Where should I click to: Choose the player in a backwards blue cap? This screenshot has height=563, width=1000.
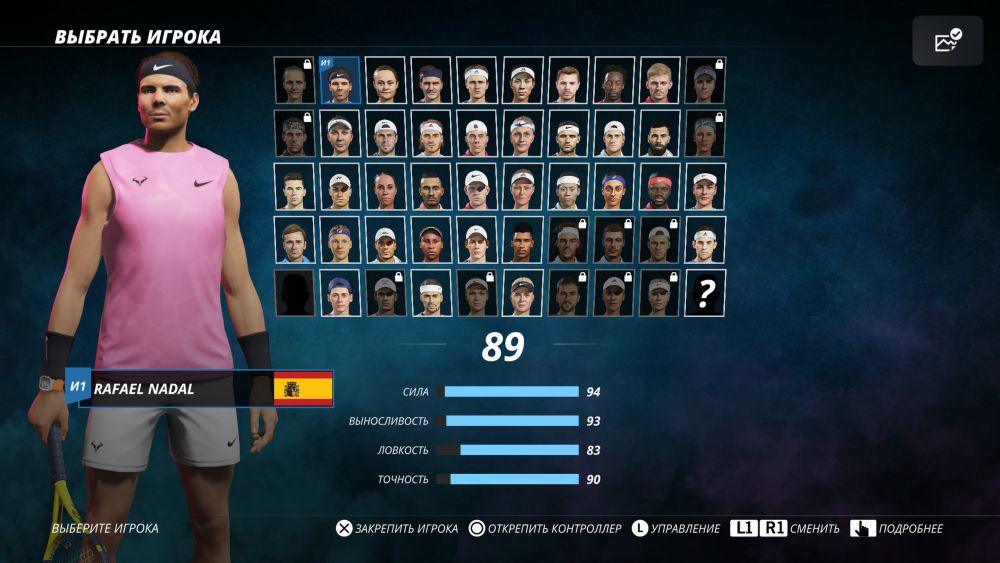340,292
